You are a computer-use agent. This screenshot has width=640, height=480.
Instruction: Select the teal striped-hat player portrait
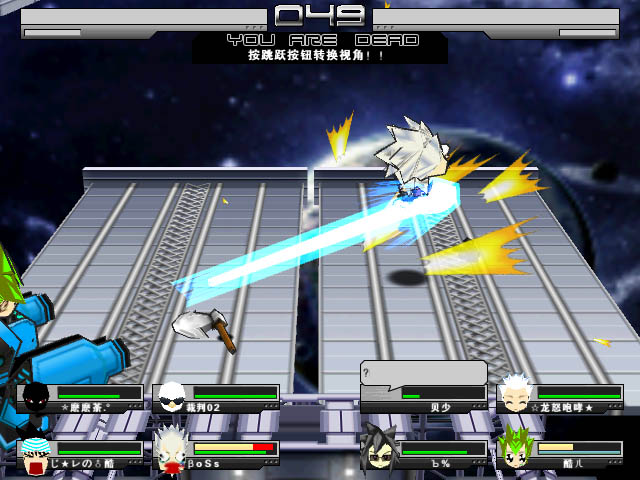36,453
